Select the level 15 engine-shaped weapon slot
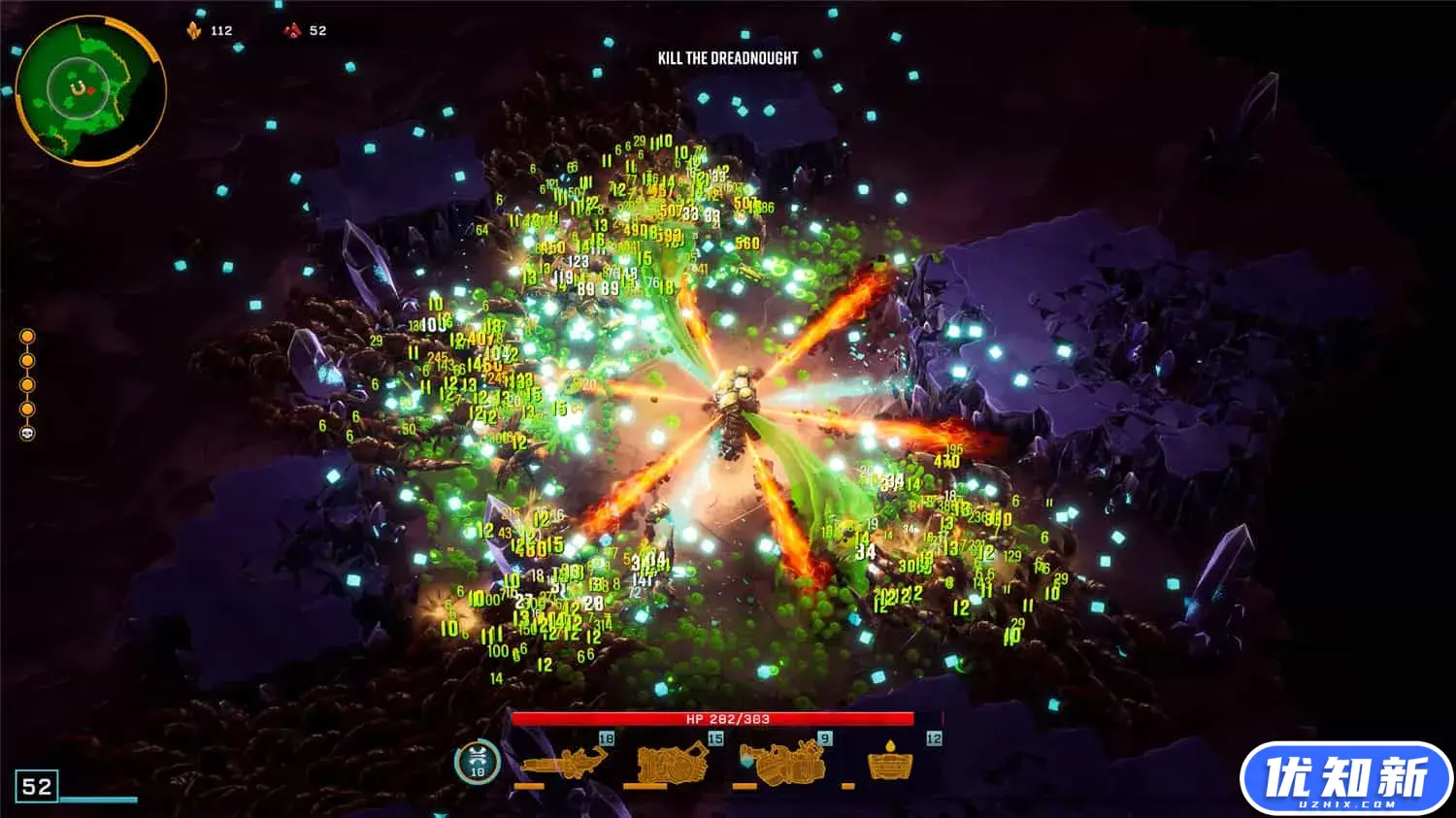This screenshot has width=1456, height=818. coord(672,763)
